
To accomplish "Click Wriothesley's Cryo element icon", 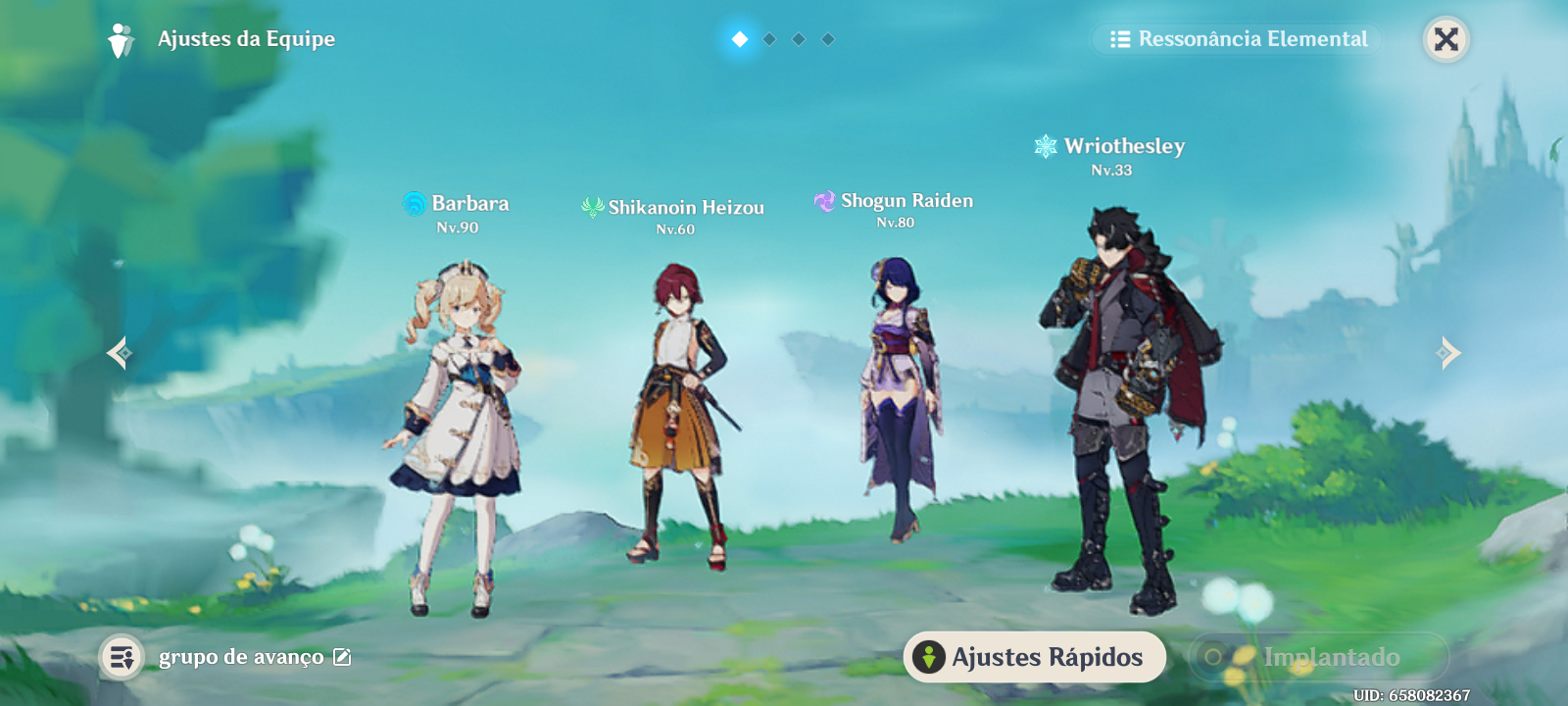I will coord(1045,145).
